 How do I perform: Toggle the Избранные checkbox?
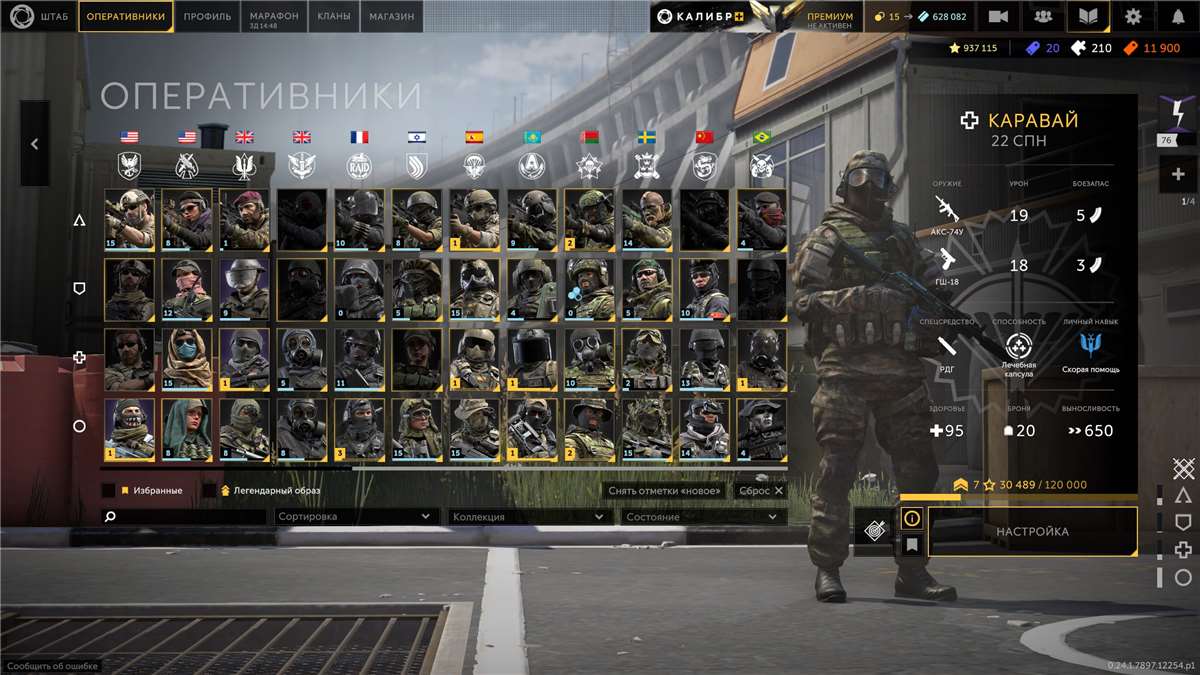(x=108, y=491)
